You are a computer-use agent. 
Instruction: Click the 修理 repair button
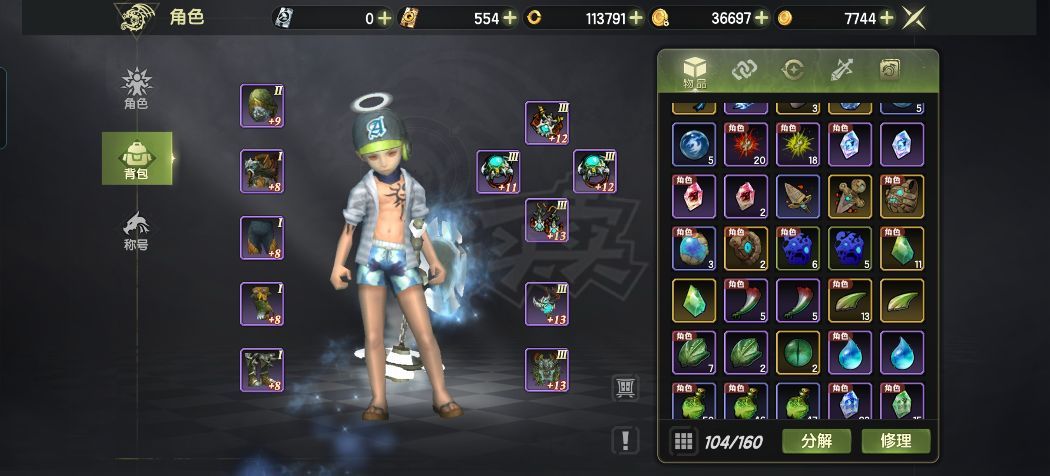pyautogui.click(x=895, y=440)
